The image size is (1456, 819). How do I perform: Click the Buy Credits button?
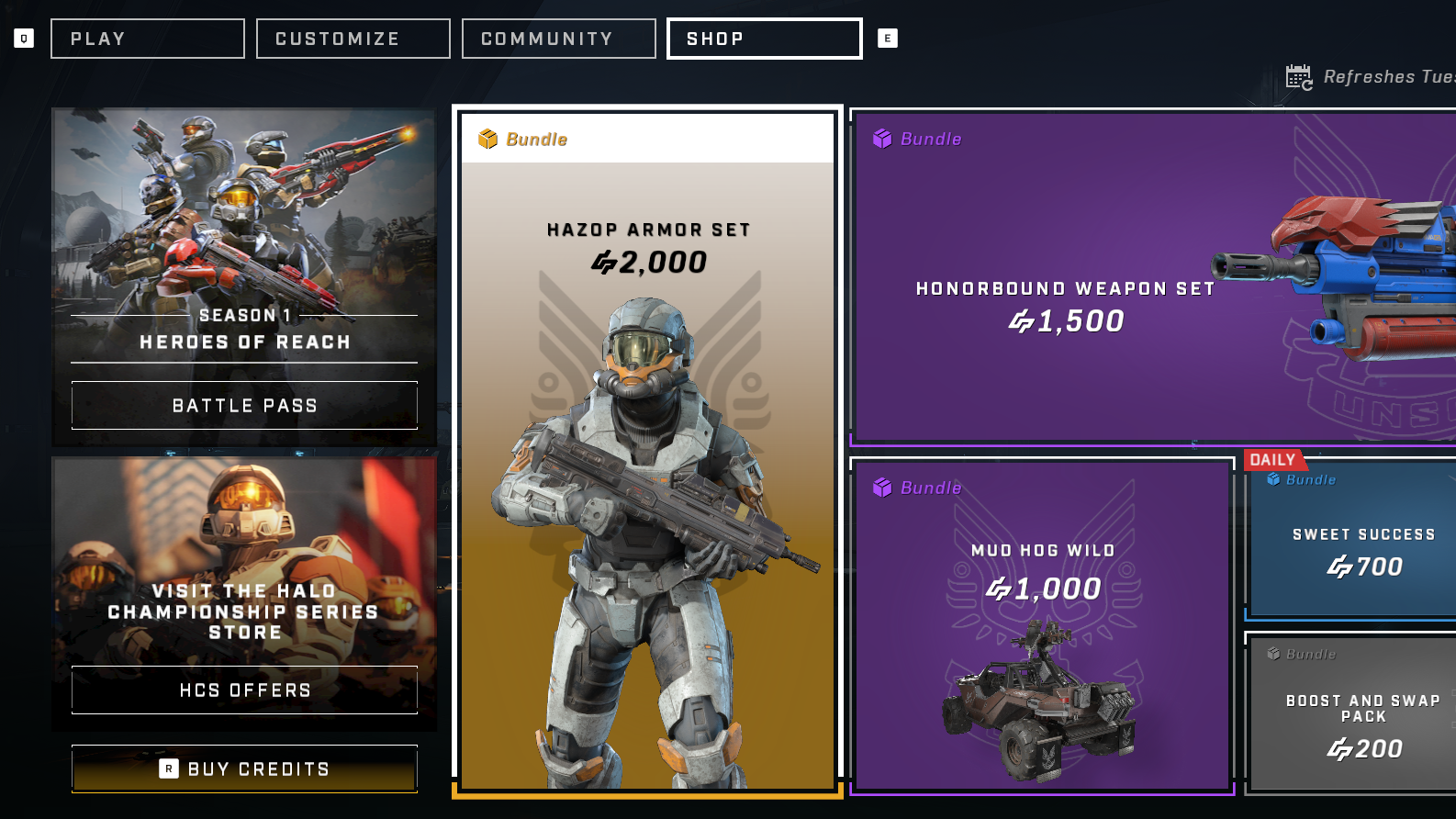pyautogui.click(x=244, y=769)
